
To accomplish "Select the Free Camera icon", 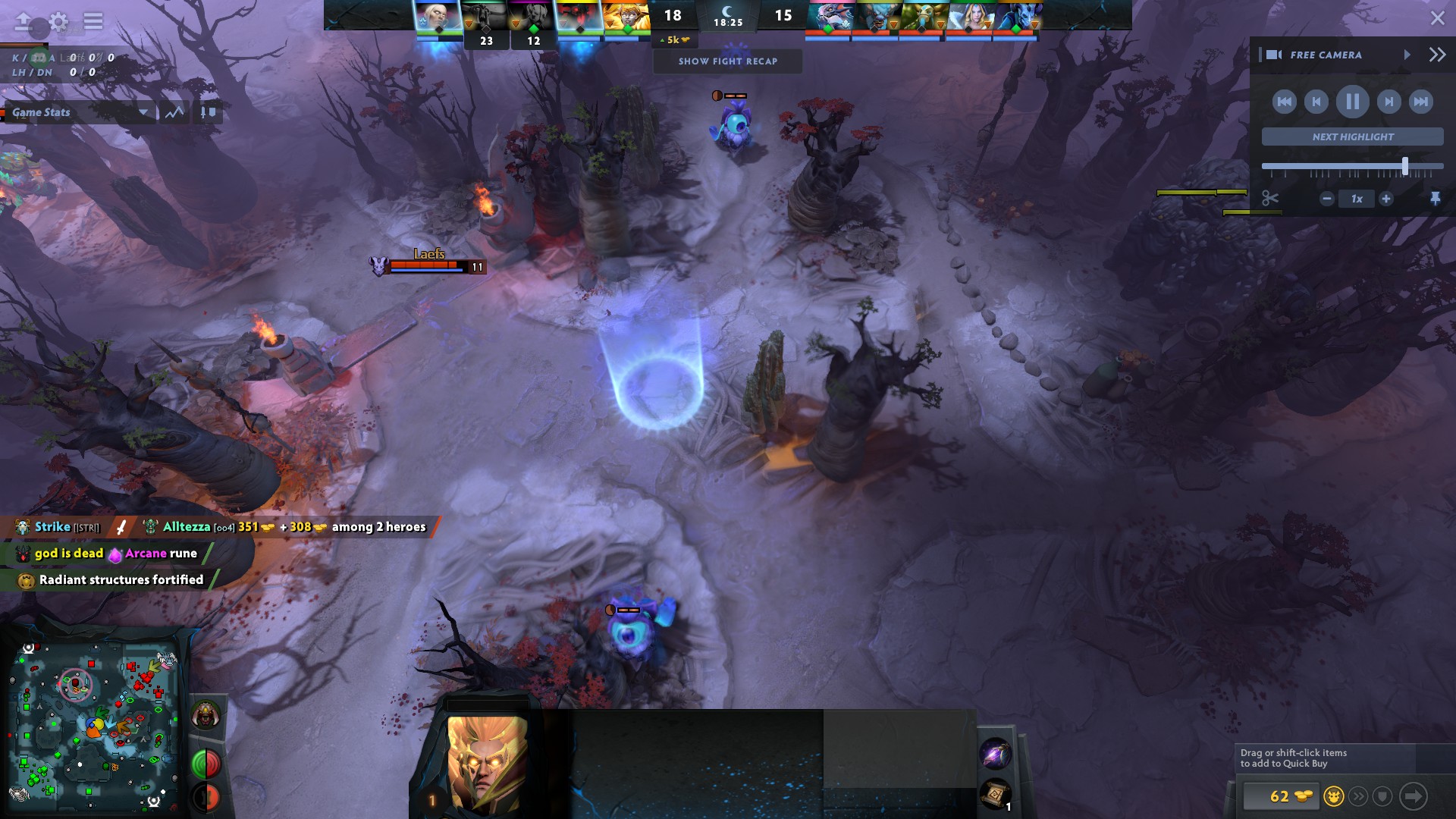I will coord(1276,55).
